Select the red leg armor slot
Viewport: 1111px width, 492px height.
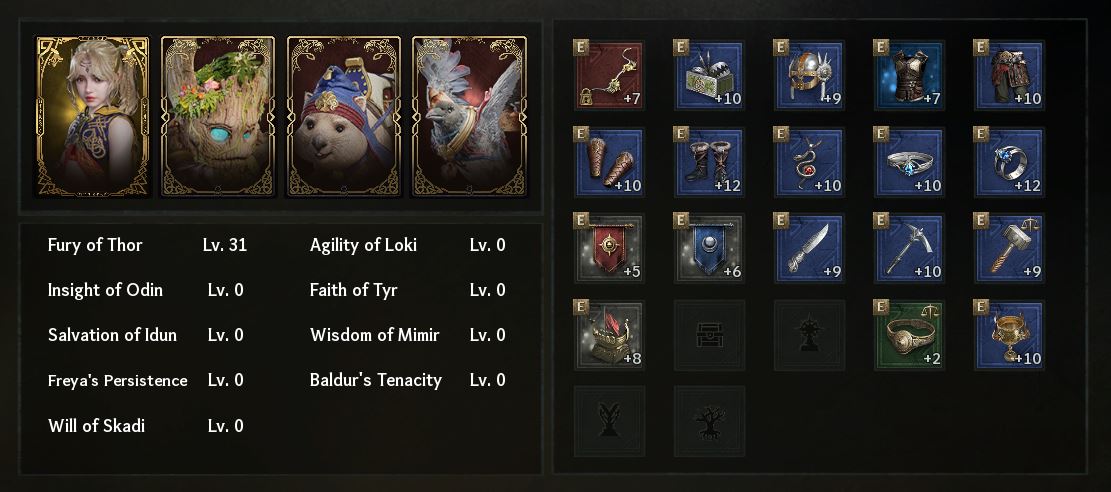(x=1009, y=75)
